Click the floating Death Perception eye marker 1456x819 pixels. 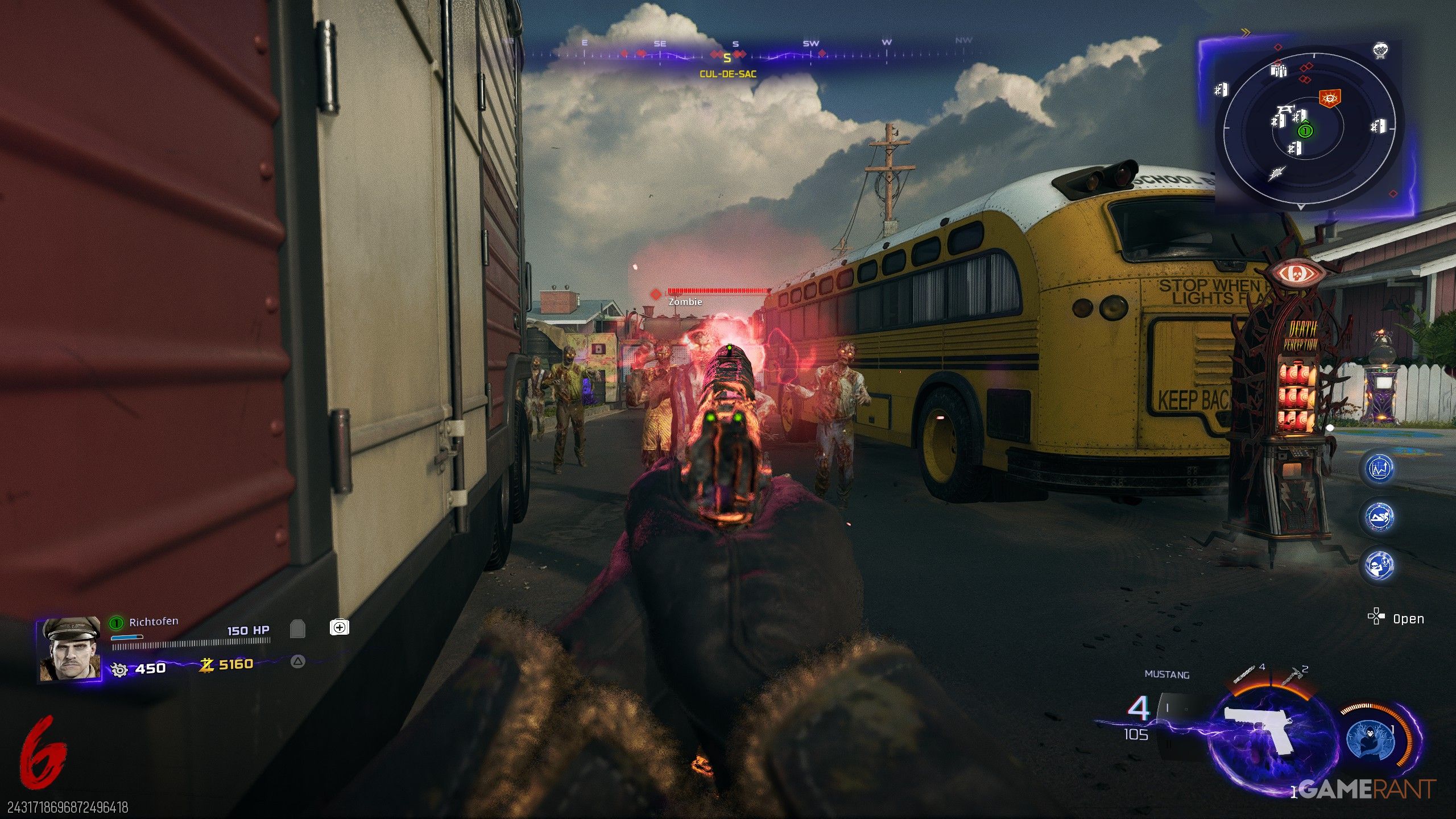[x=1298, y=273]
